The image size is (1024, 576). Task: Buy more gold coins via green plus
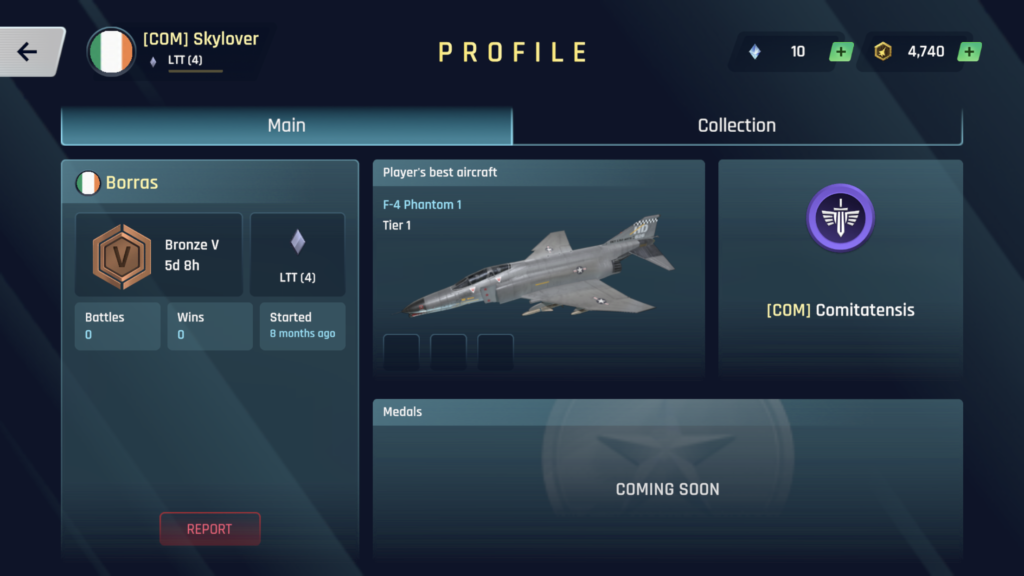(968, 52)
